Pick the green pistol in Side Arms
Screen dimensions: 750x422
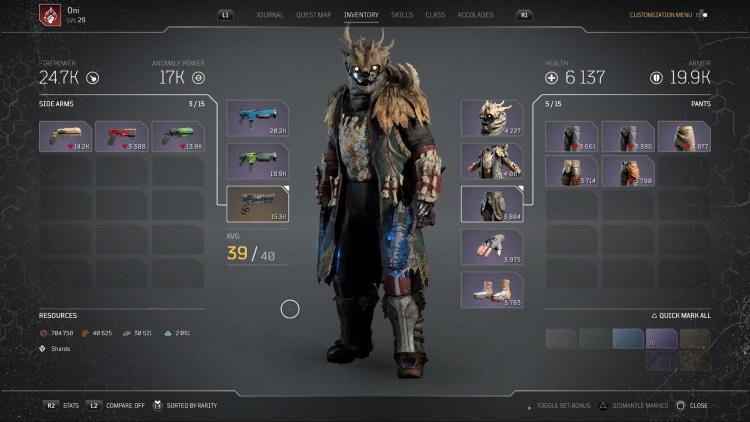177,136
